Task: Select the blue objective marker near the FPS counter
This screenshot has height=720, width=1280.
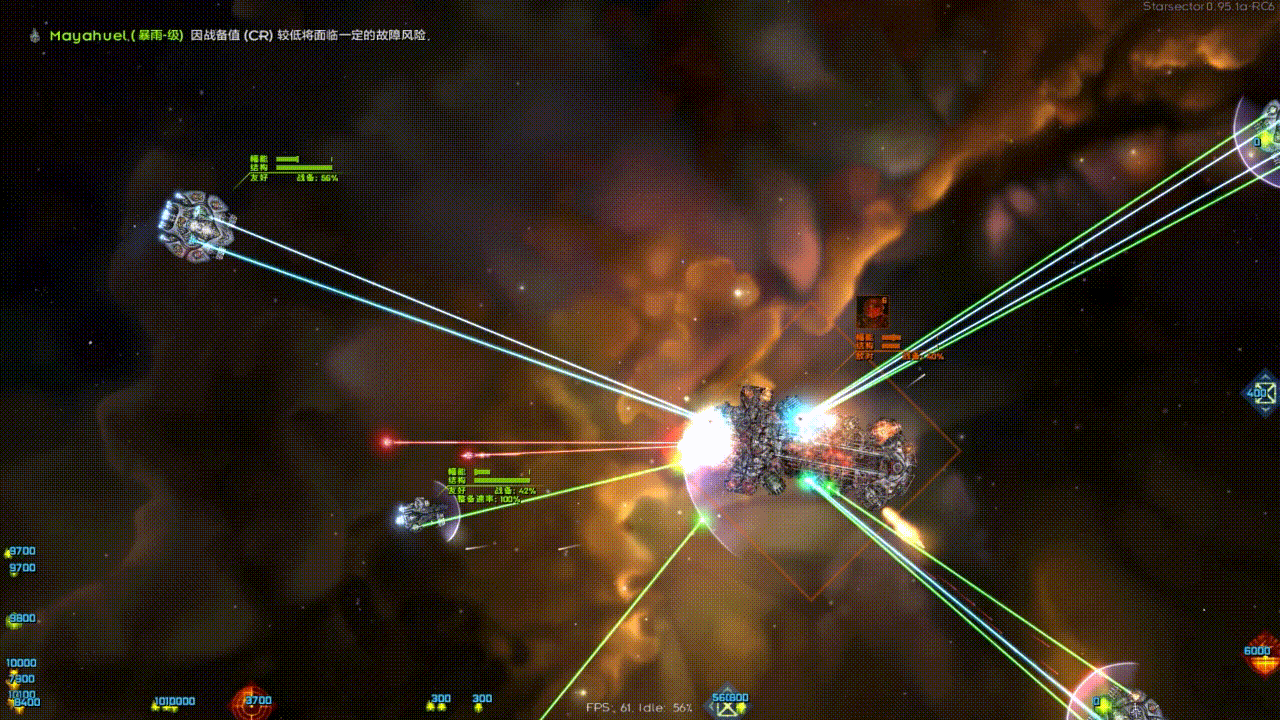Action: (x=728, y=704)
